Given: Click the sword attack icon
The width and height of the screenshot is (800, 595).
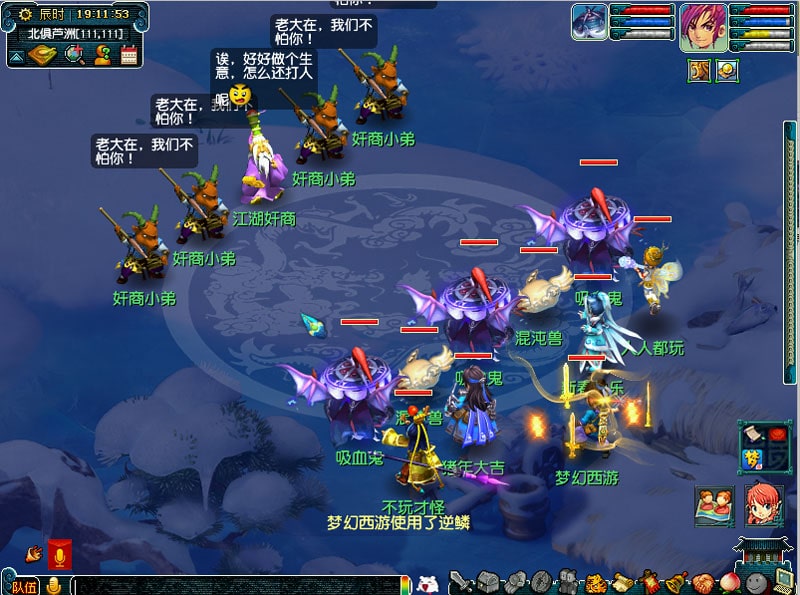Looking at the screenshot, I should tap(460, 582).
